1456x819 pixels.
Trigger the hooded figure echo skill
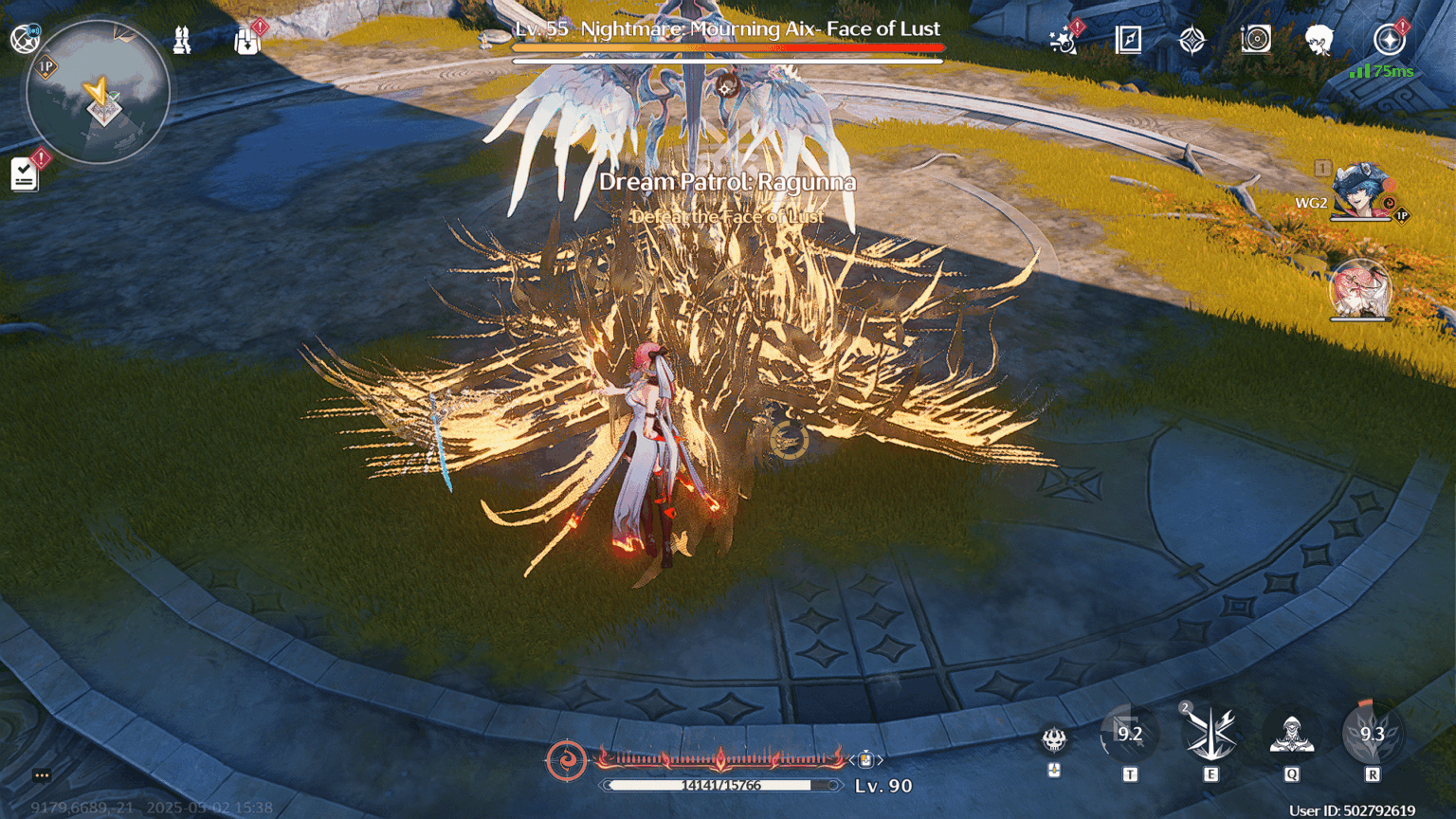1291,735
